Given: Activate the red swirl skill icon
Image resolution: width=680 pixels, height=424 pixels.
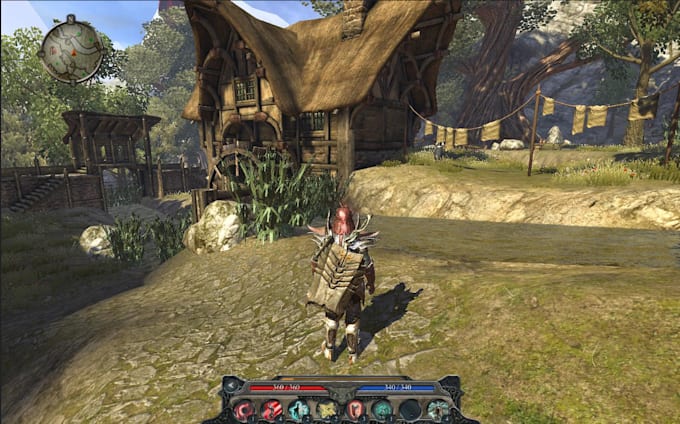Looking at the screenshot, I should [x=244, y=409].
